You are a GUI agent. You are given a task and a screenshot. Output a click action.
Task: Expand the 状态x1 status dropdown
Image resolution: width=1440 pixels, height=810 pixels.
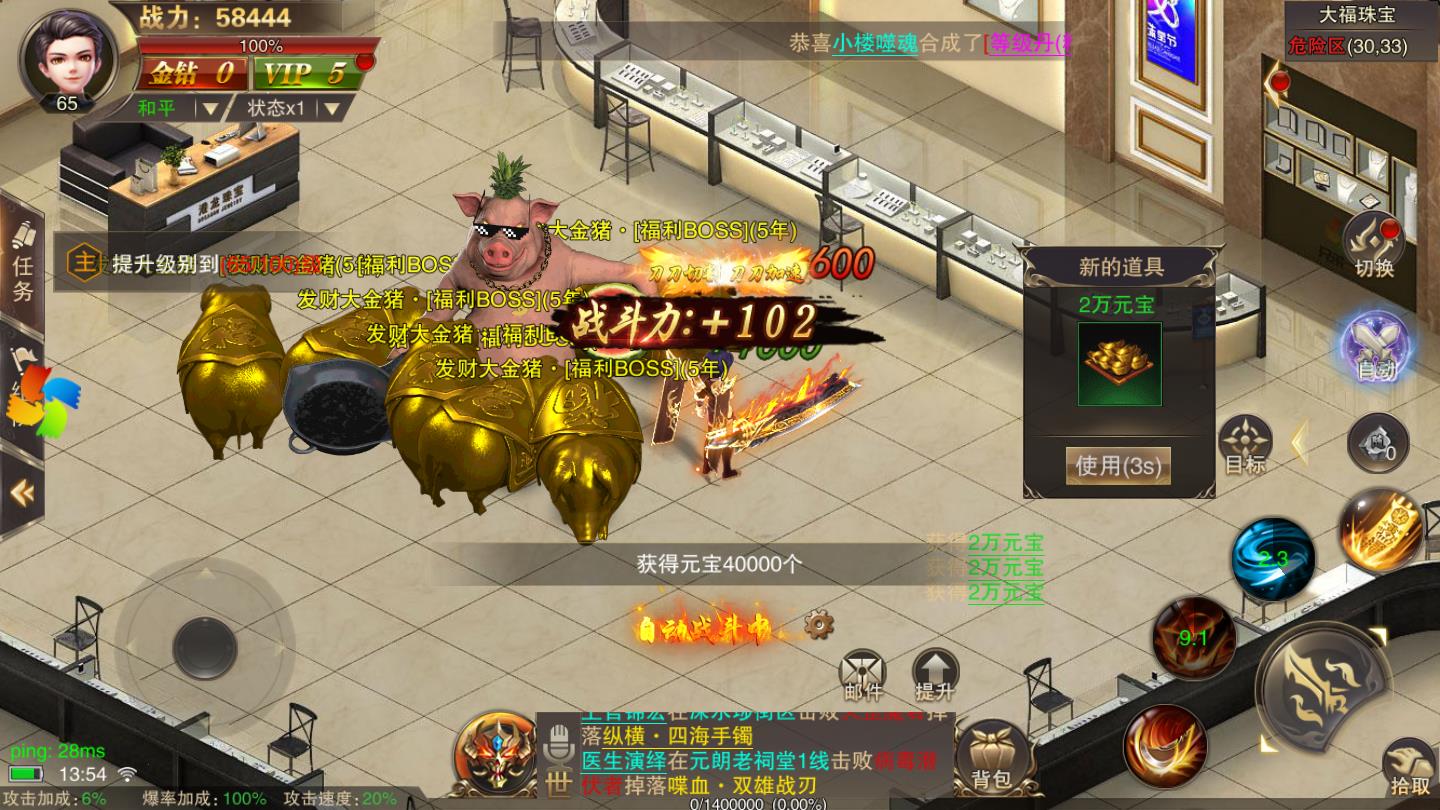(x=294, y=107)
